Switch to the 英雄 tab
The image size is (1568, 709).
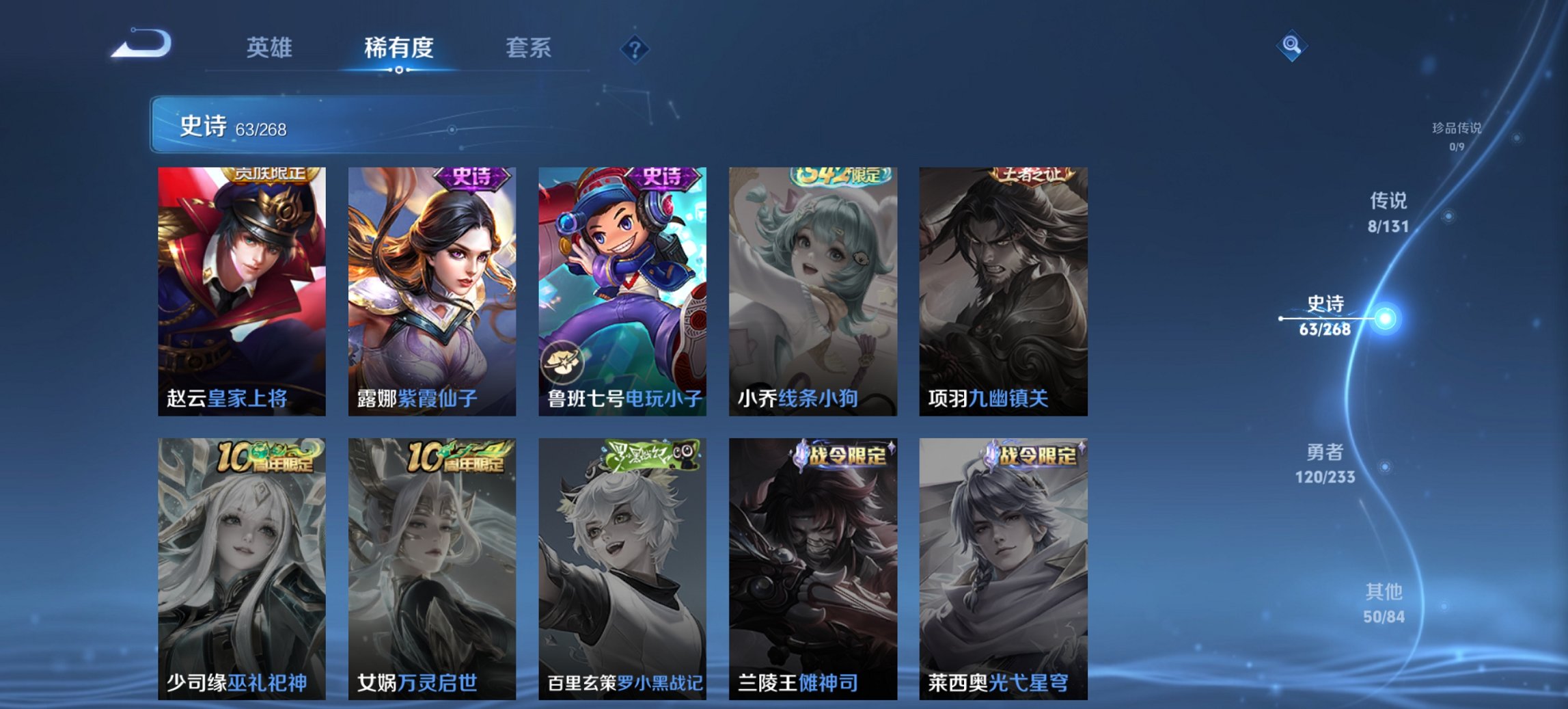point(271,48)
